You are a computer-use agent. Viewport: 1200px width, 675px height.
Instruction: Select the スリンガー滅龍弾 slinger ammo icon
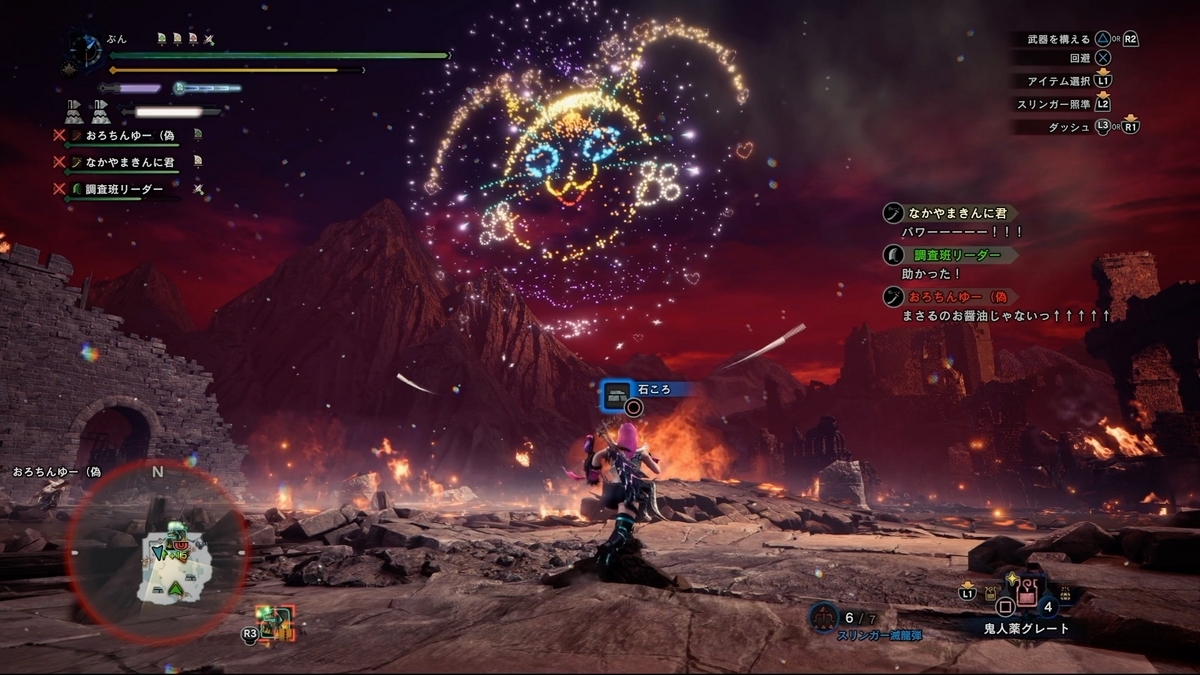[x=823, y=619]
